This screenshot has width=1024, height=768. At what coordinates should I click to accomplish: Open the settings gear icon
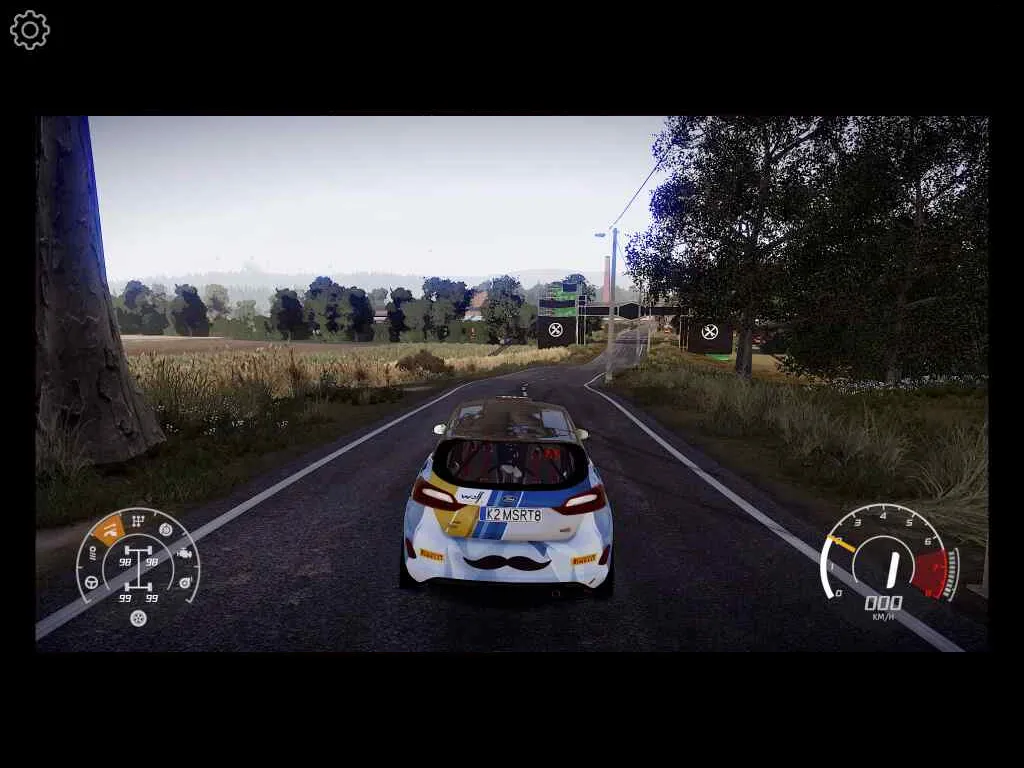pos(30,30)
